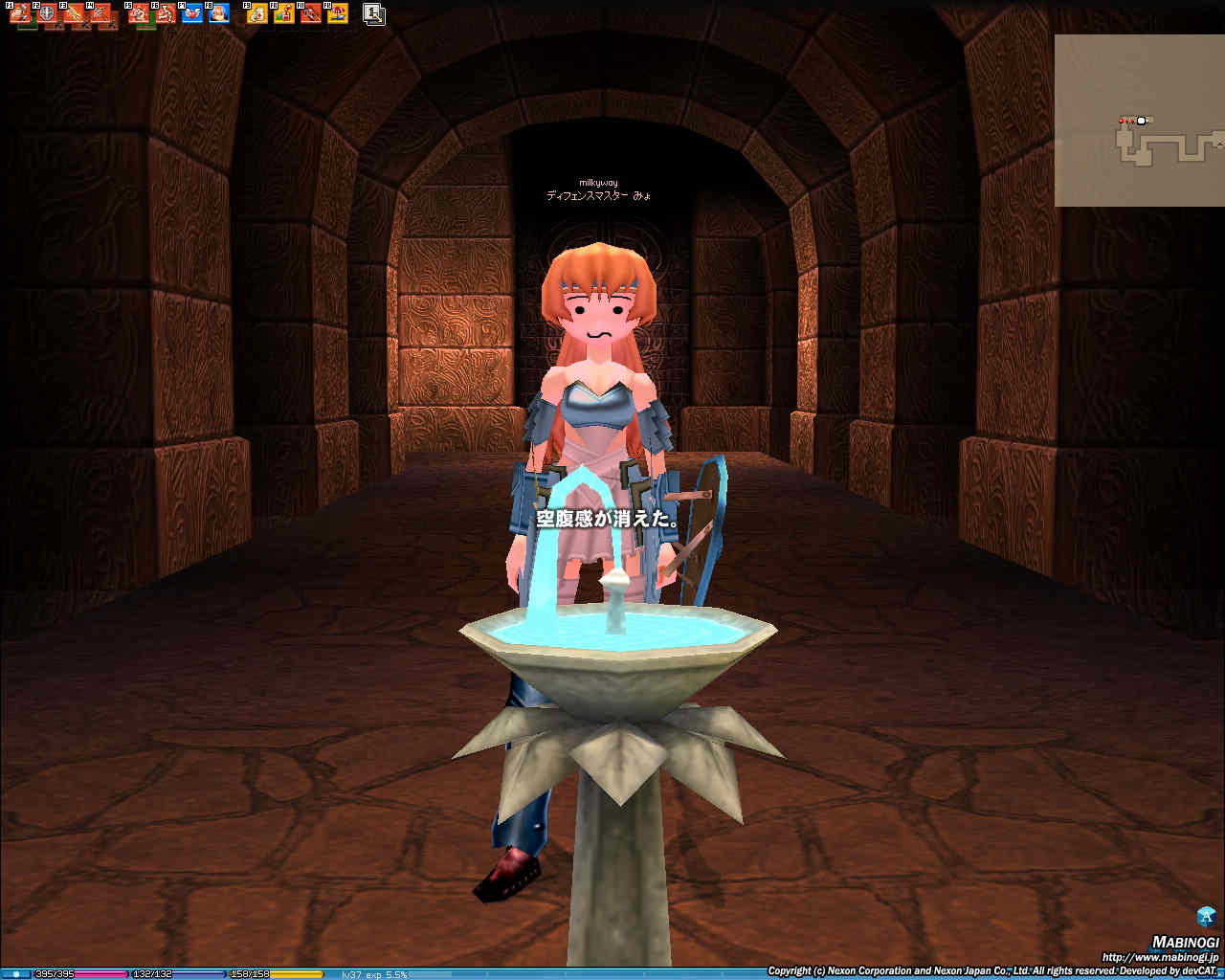Viewport: 1225px width, 980px height.
Task: Open the main menu button on status bar
Action: 15,974
